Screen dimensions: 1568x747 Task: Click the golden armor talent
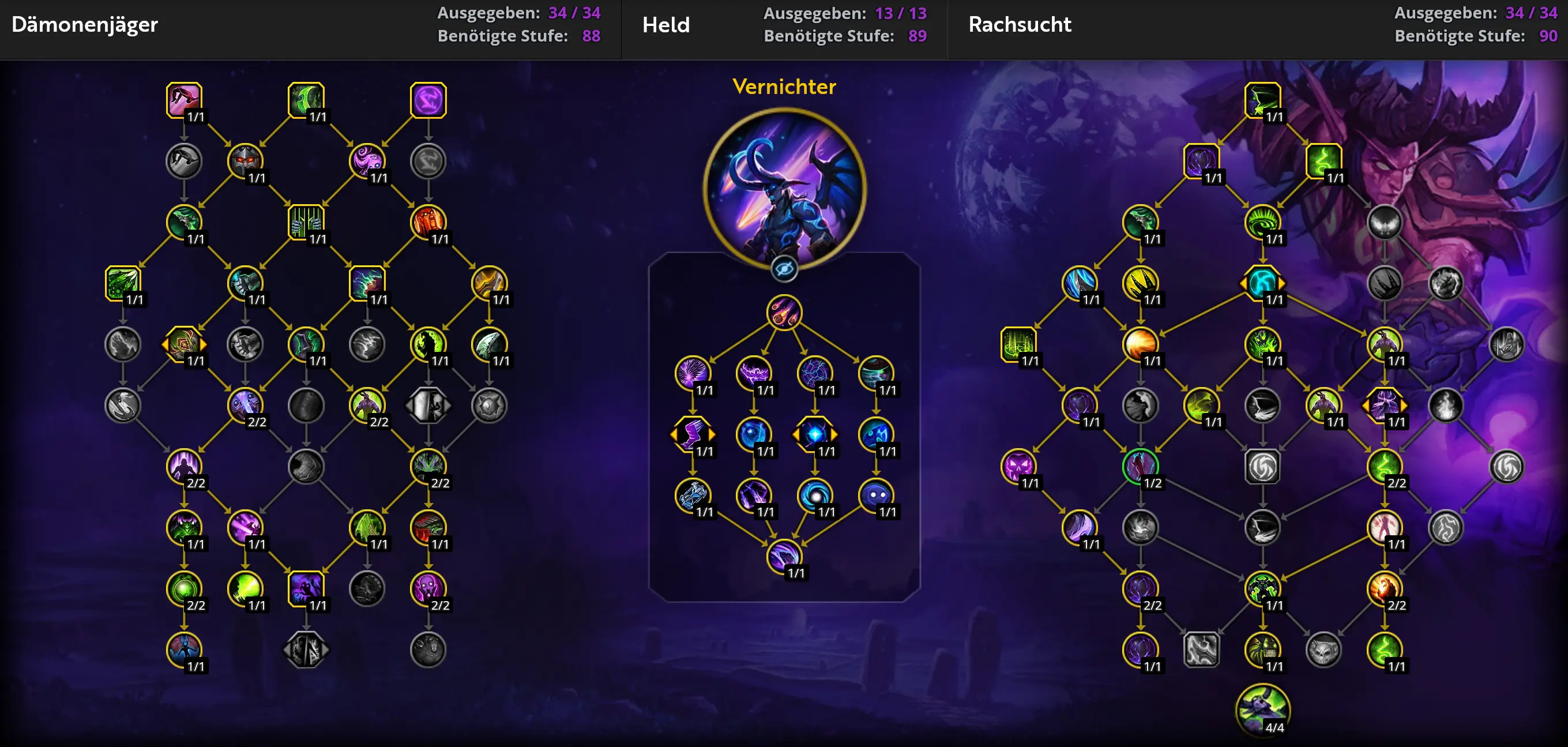pyautogui.click(x=489, y=283)
